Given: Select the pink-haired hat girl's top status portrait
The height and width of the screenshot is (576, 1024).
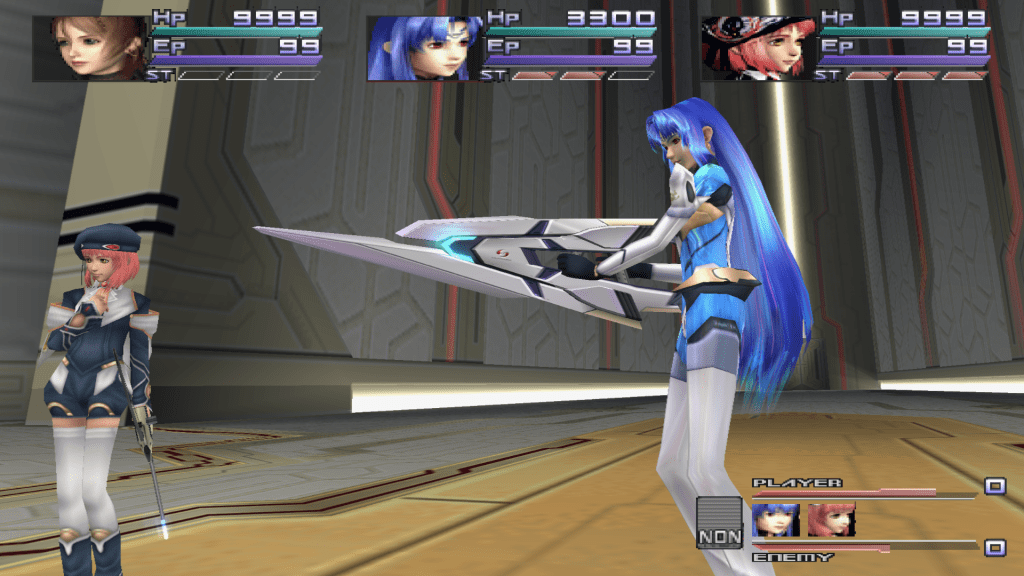Looking at the screenshot, I should coord(759,48).
